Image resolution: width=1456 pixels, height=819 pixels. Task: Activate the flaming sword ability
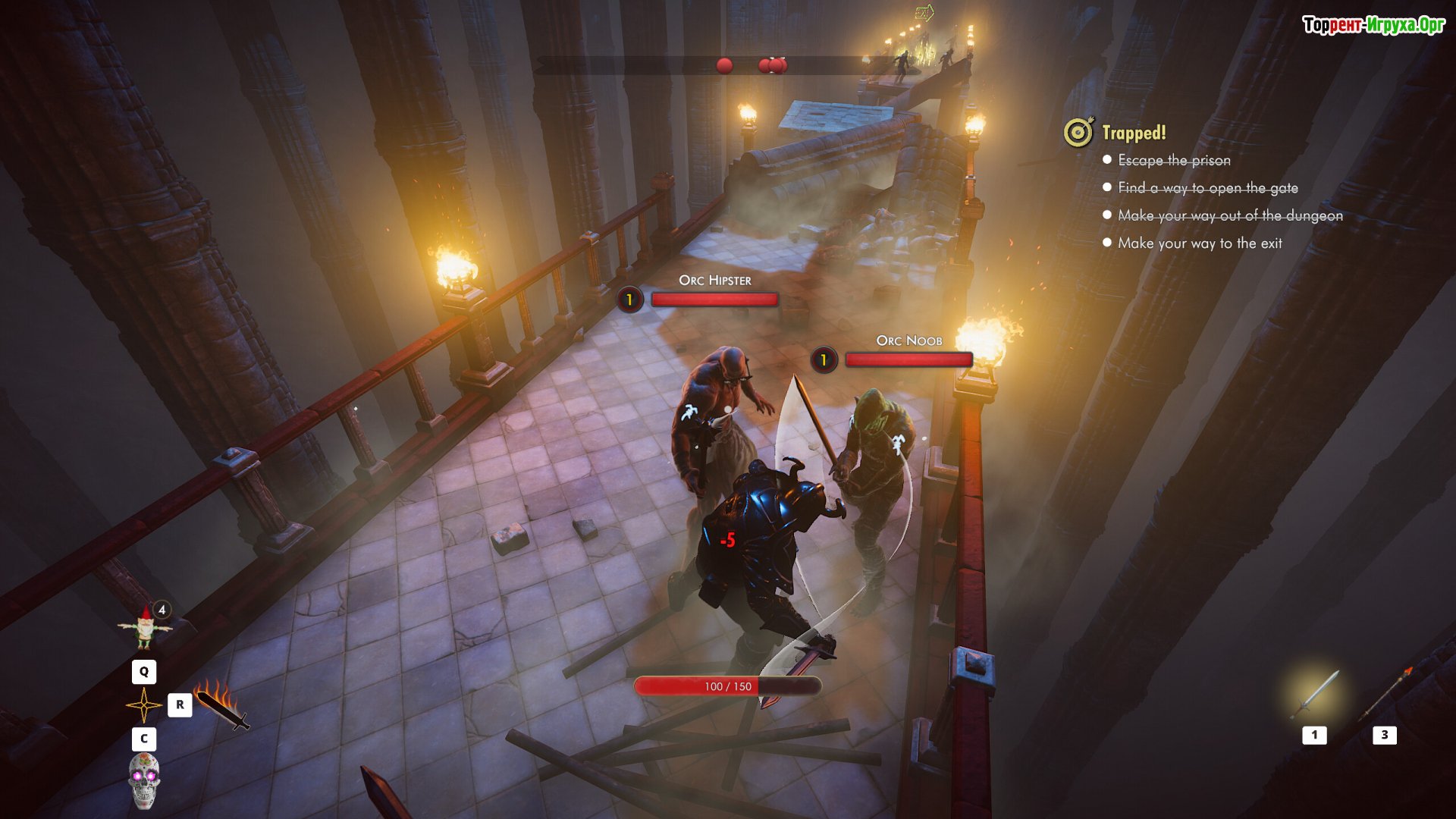click(x=221, y=704)
